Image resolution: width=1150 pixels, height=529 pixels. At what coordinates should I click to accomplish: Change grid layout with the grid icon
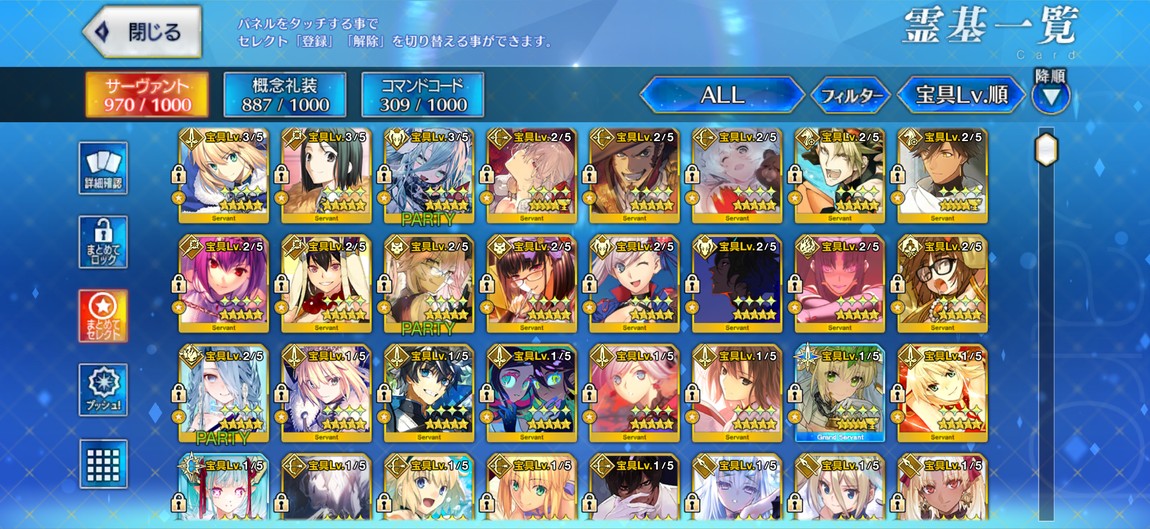(103, 465)
